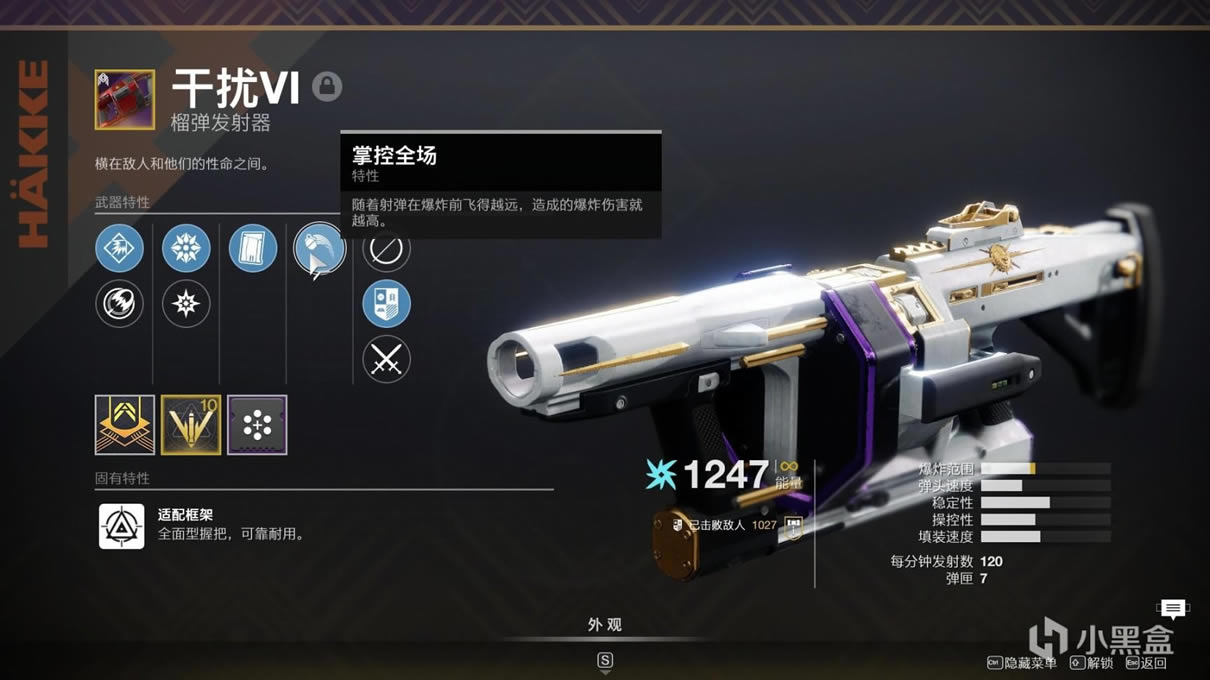Image resolution: width=1210 pixels, height=680 pixels.
Task: Select the empty circle-with-slash perk slot
Action: coord(386,250)
